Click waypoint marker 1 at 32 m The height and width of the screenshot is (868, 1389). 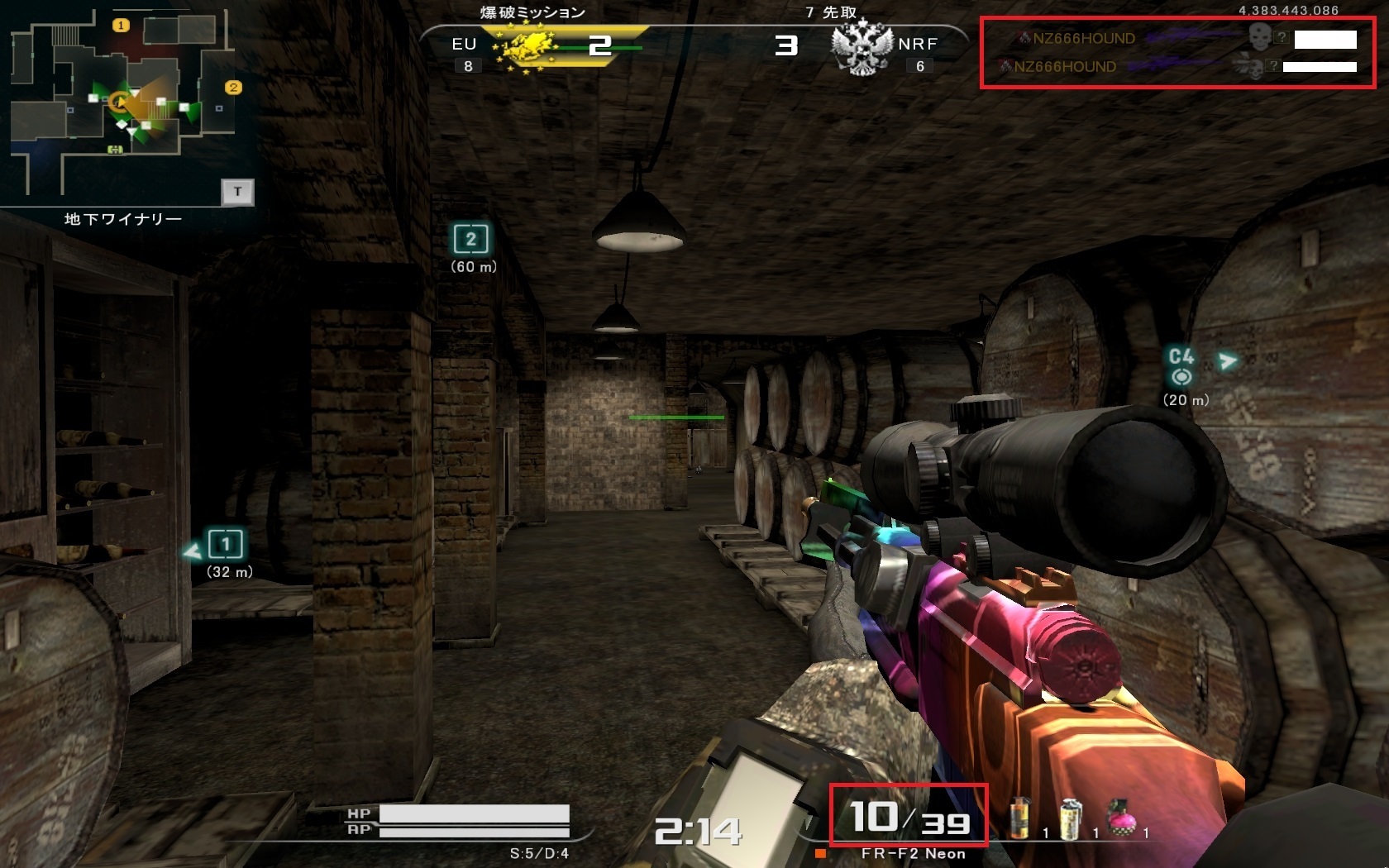[x=225, y=544]
